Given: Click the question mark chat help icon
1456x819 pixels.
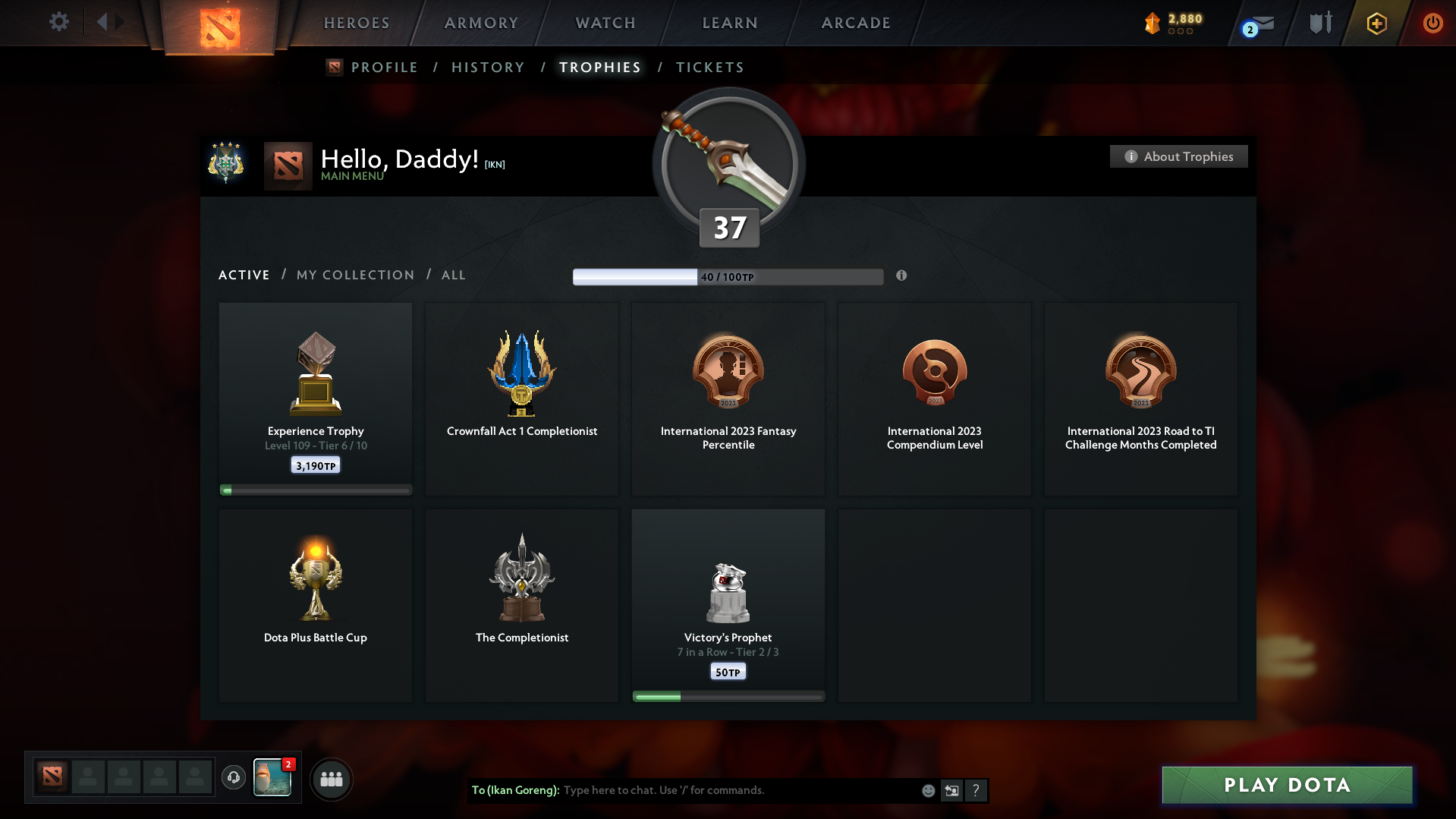Looking at the screenshot, I should pos(976,790).
